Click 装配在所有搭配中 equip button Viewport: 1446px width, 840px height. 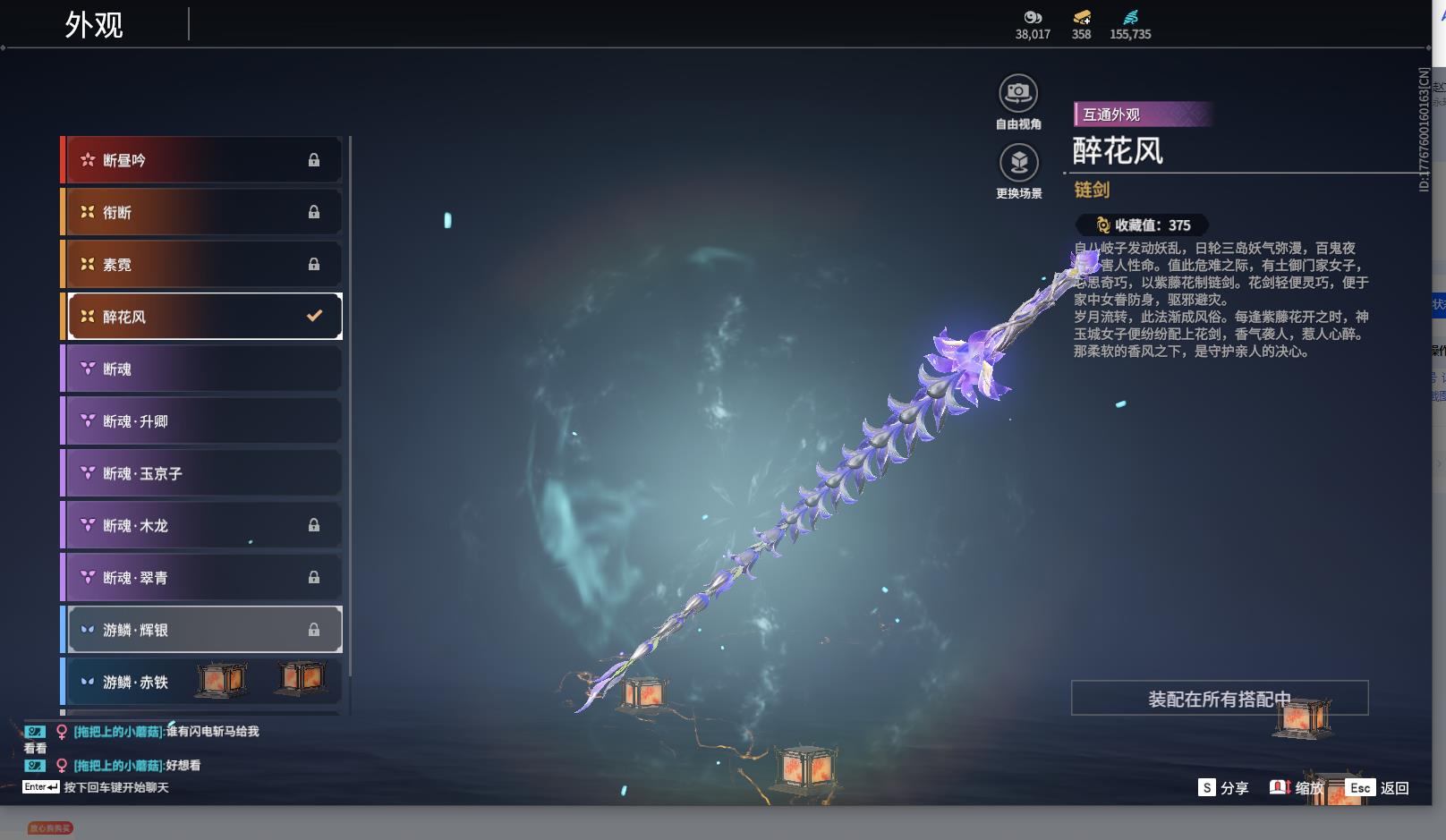tap(1219, 699)
